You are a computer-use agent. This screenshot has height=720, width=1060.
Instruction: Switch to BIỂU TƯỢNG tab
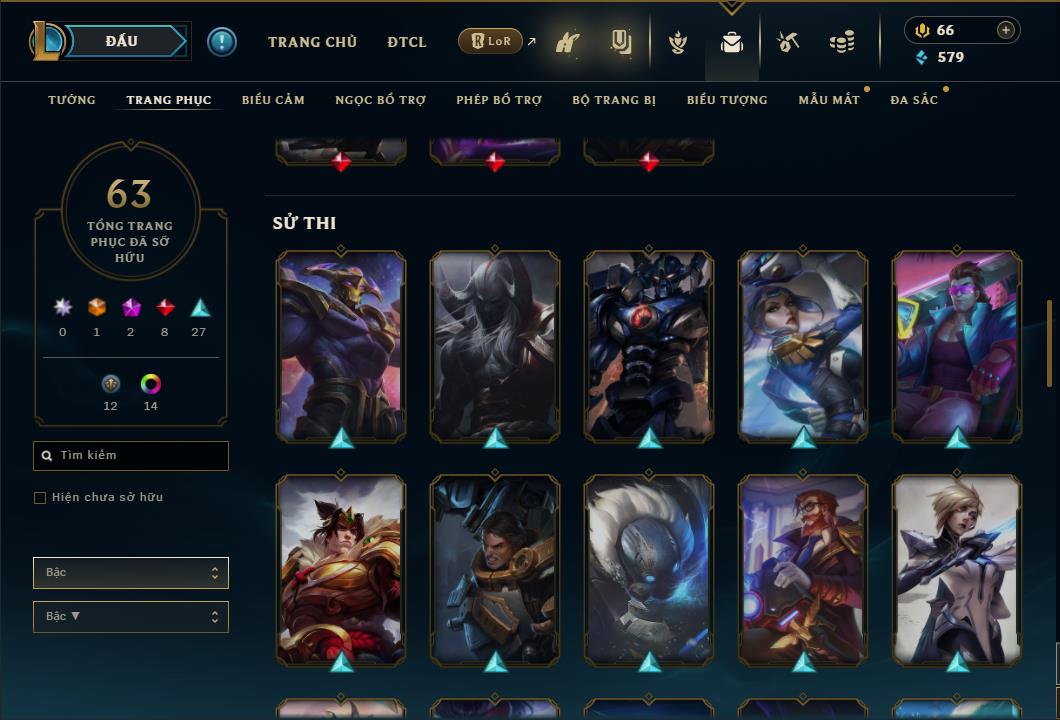click(727, 100)
